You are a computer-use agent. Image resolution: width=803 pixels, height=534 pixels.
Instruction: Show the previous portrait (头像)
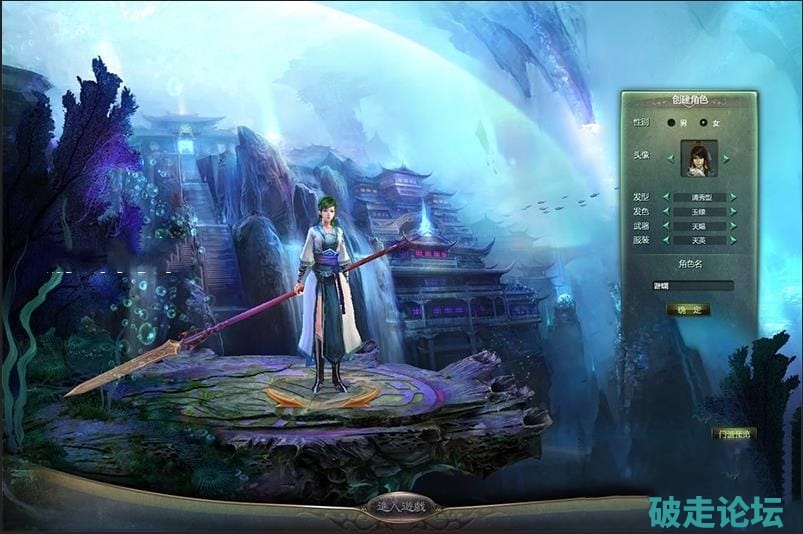[669, 158]
